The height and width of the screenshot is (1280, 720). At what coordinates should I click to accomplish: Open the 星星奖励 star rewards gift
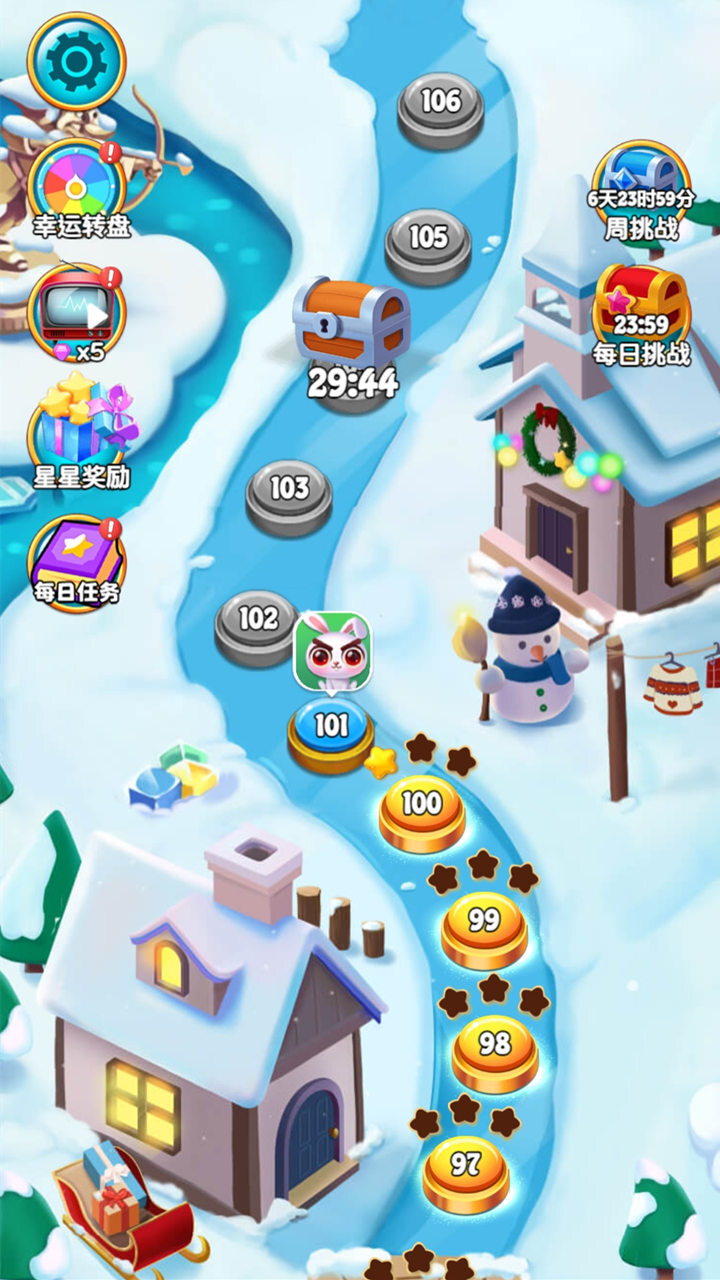click(x=80, y=432)
